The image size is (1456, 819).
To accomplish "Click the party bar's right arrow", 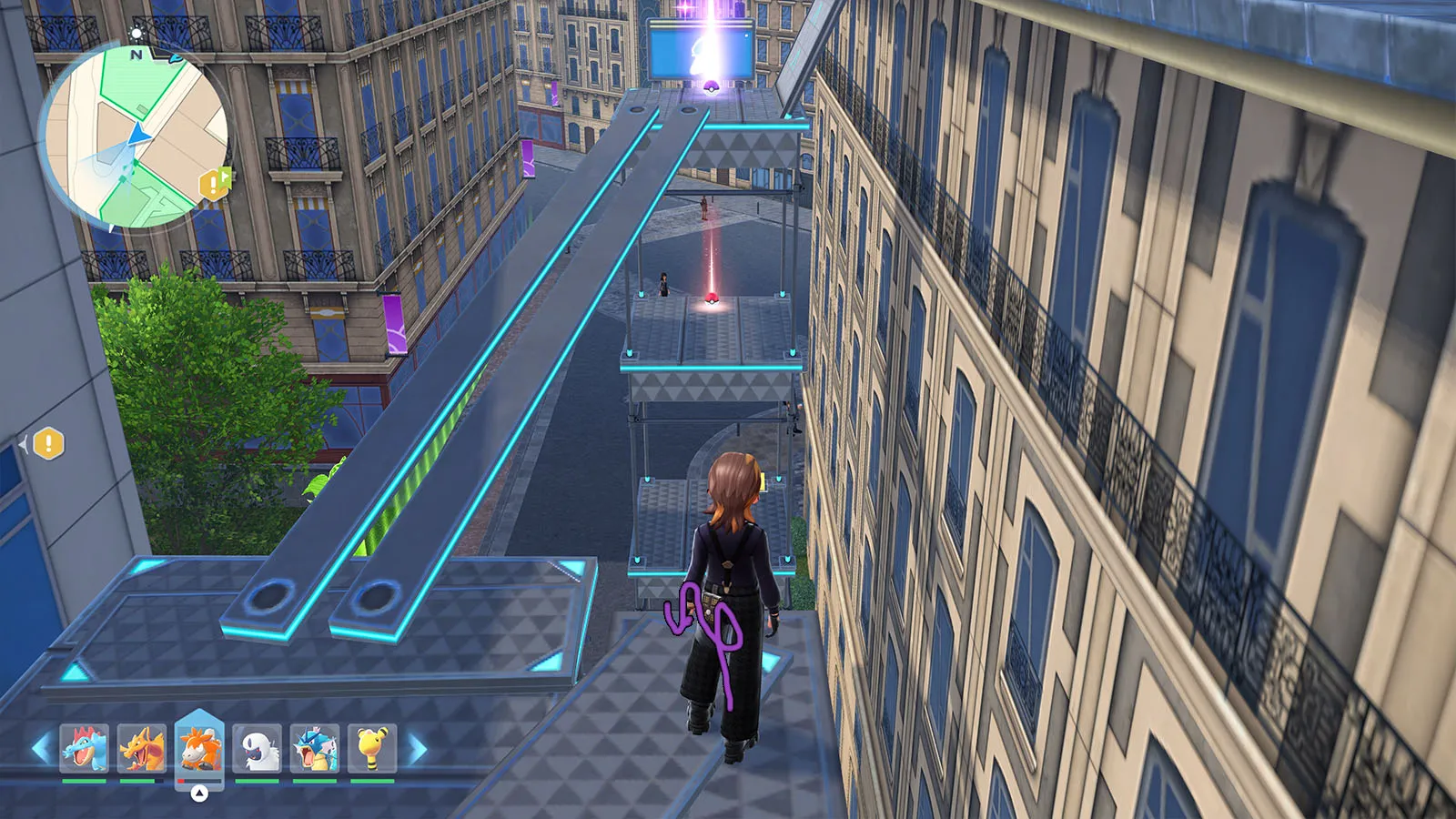I will point(418,749).
